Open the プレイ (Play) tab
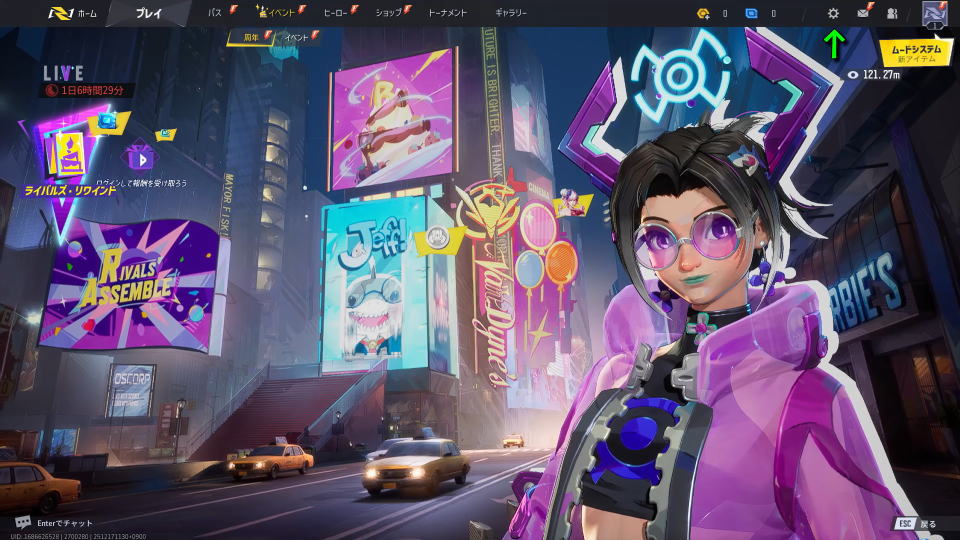Viewport: 960px width, 540px height. (x=149, y=13)
